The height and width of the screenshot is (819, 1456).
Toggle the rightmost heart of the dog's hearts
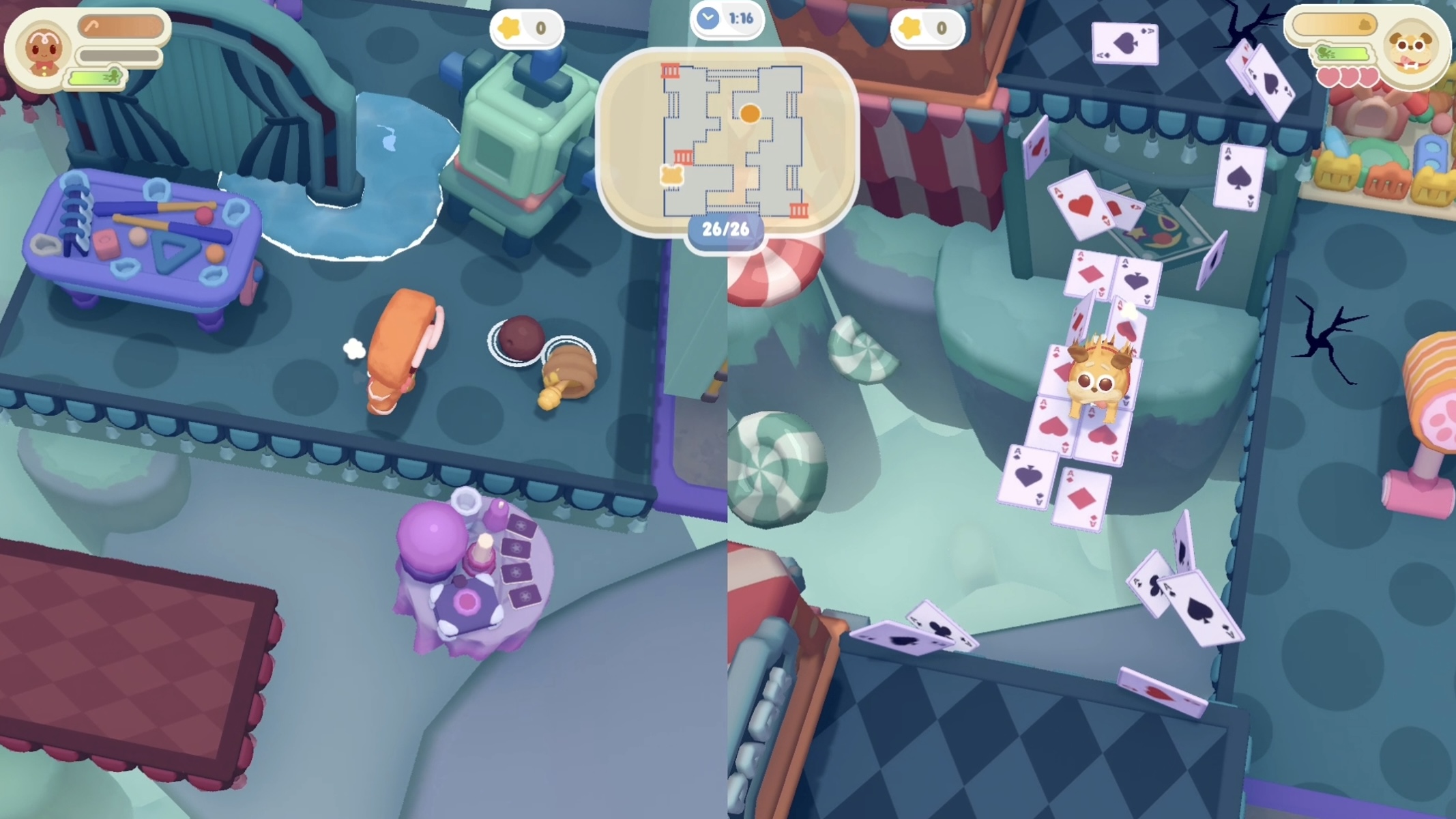(1369, 77)
